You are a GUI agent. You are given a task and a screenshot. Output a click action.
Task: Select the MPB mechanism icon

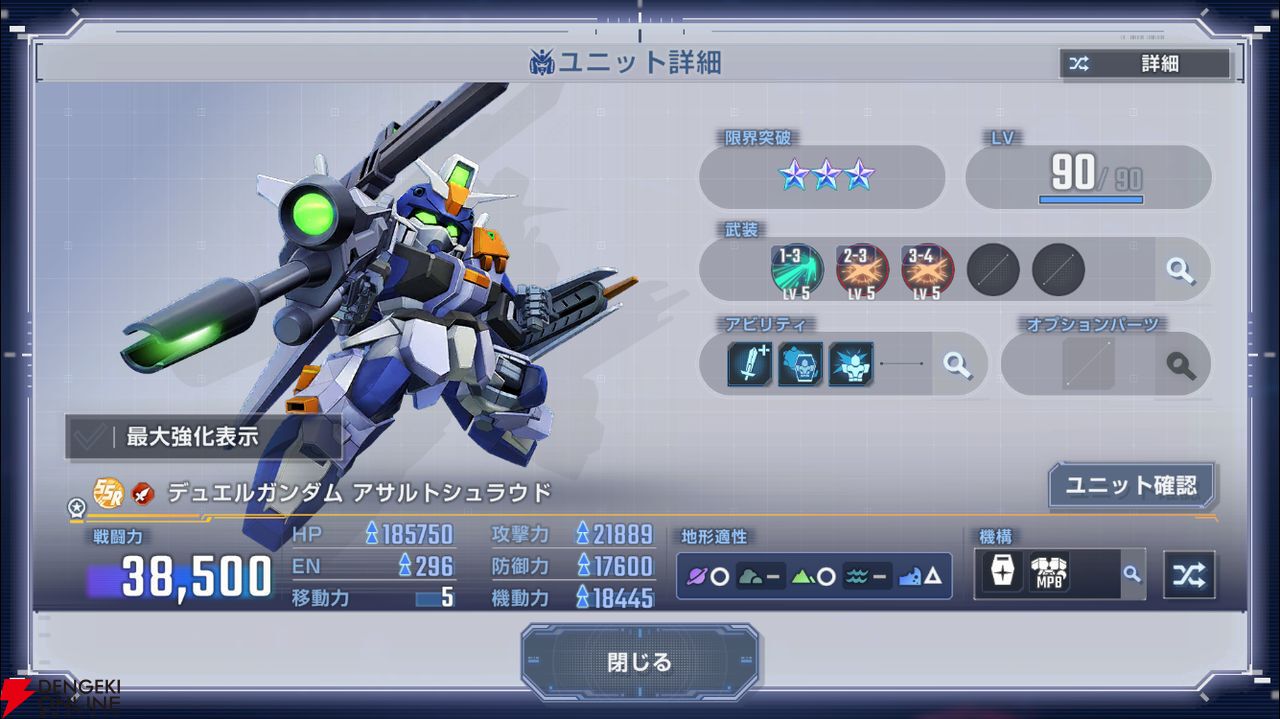1049,574
